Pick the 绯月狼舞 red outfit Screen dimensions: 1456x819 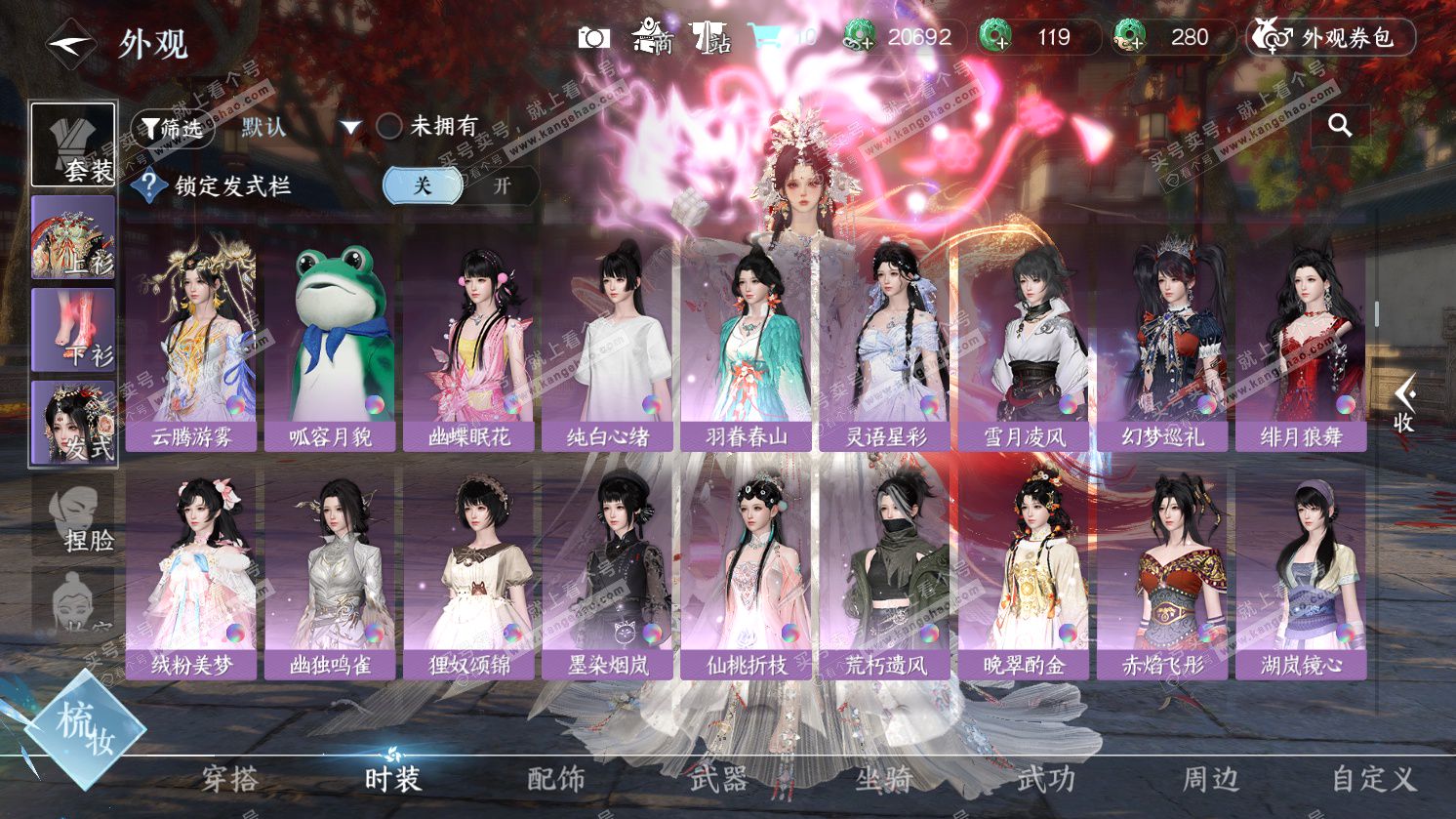(x=1300, y=347)
